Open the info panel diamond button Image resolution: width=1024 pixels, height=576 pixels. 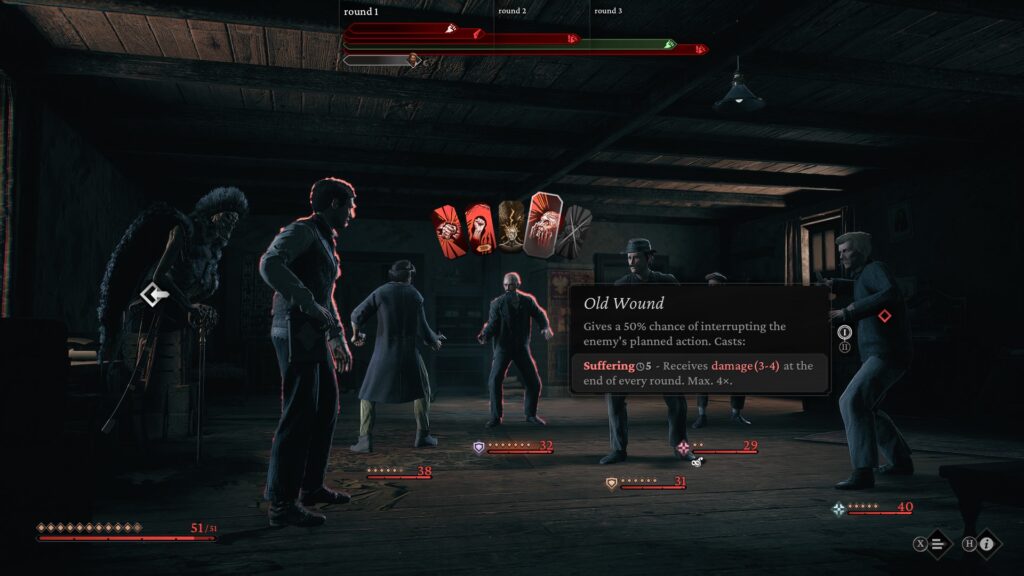click(x=987, y=544)
